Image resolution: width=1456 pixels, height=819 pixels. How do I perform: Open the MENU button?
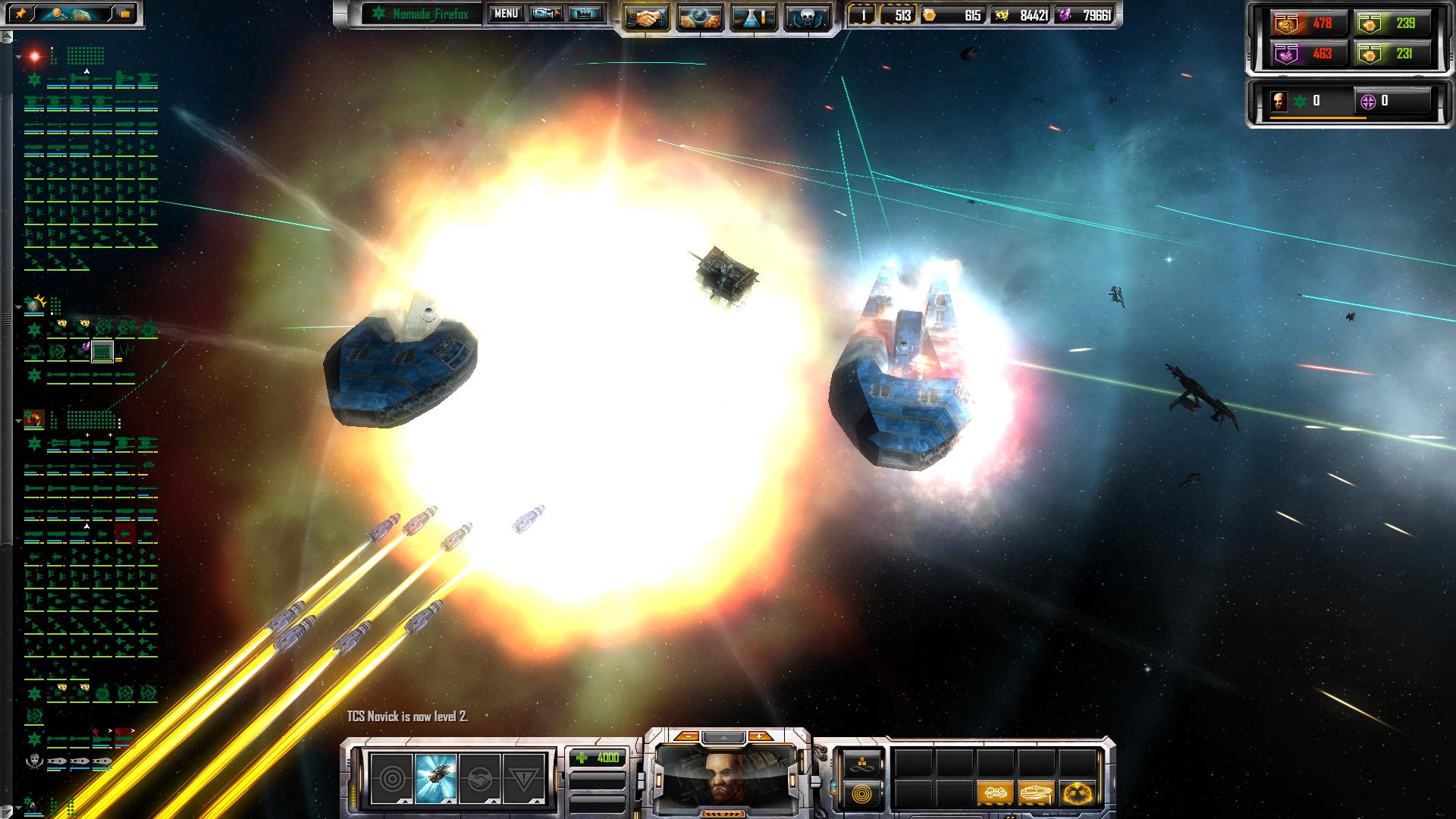tap(505, 14)
